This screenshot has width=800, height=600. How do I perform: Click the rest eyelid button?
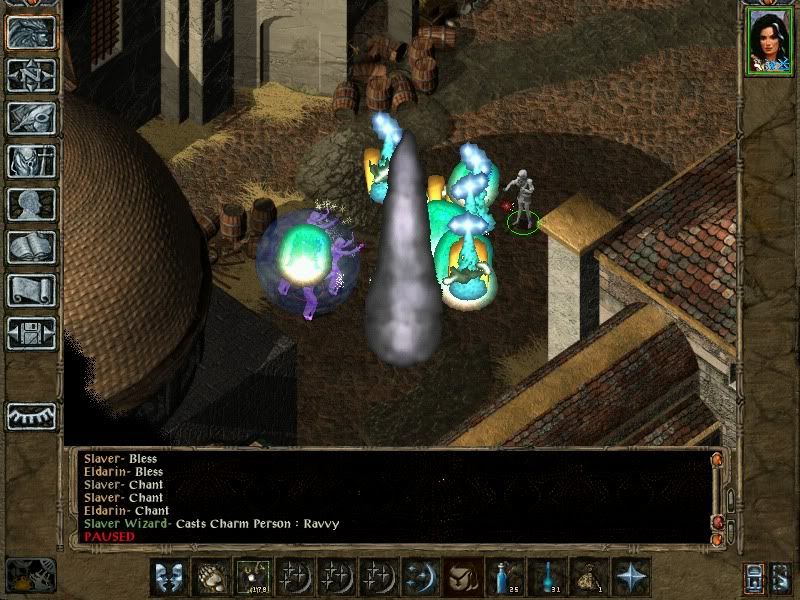click(32, 414)
